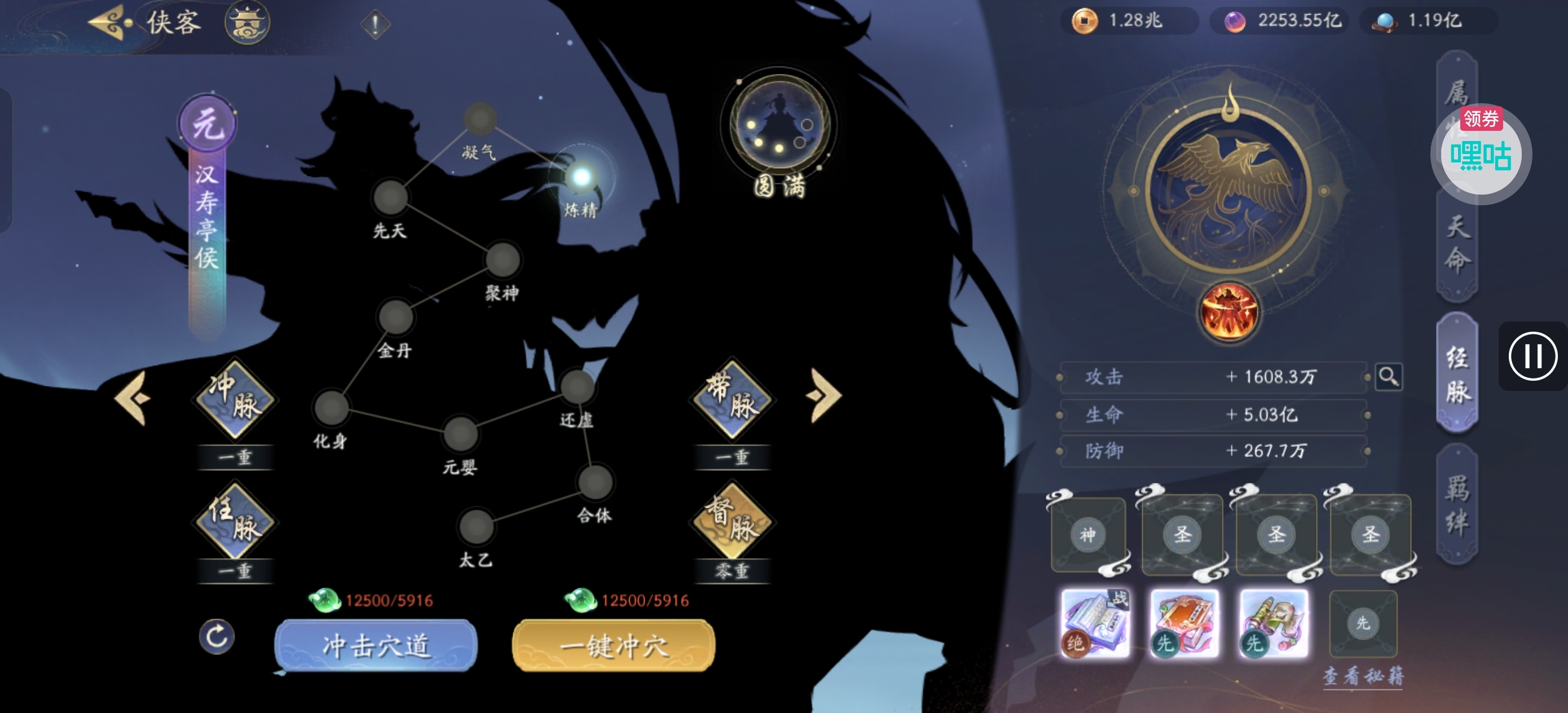Click the 冲击穴道 button
1568x713 pixels.
(x=376, y=645)
